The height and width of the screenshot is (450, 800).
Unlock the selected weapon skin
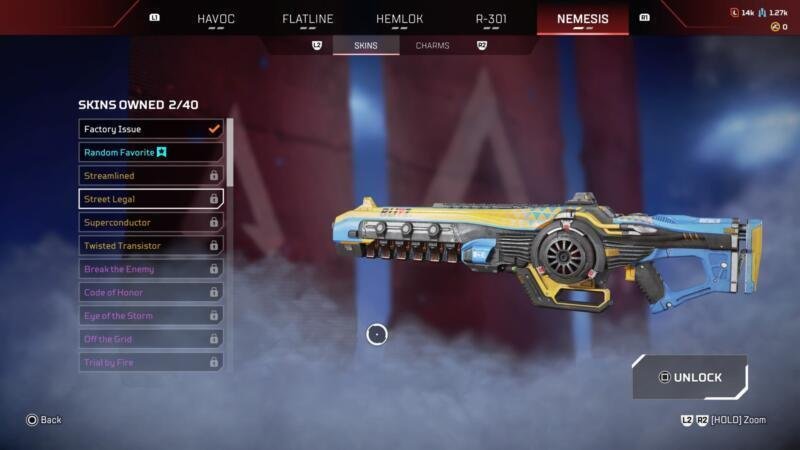click(x=690, y=378)
